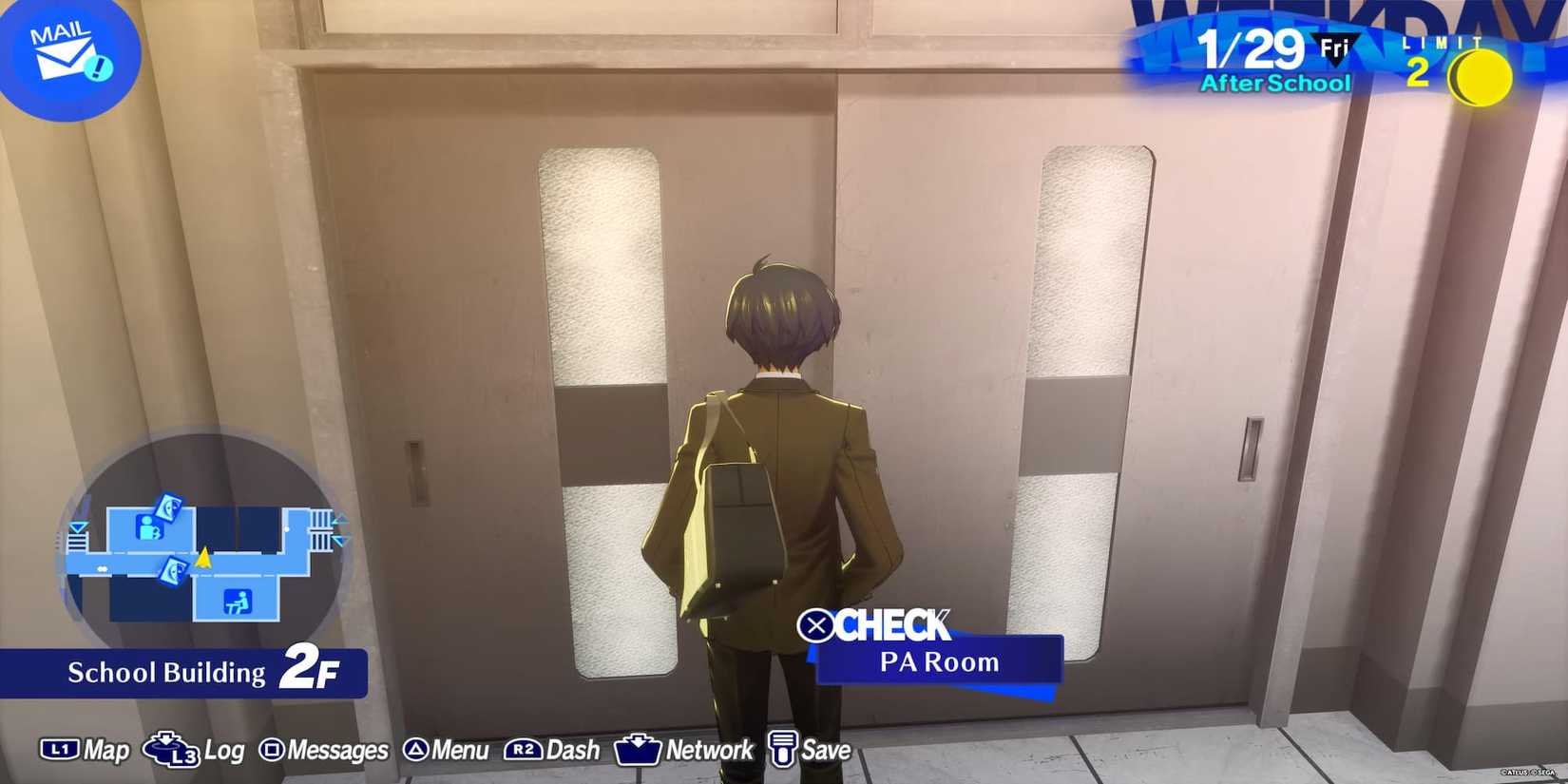
Task: Open Messages using the square-button icon
Action: 275,750
